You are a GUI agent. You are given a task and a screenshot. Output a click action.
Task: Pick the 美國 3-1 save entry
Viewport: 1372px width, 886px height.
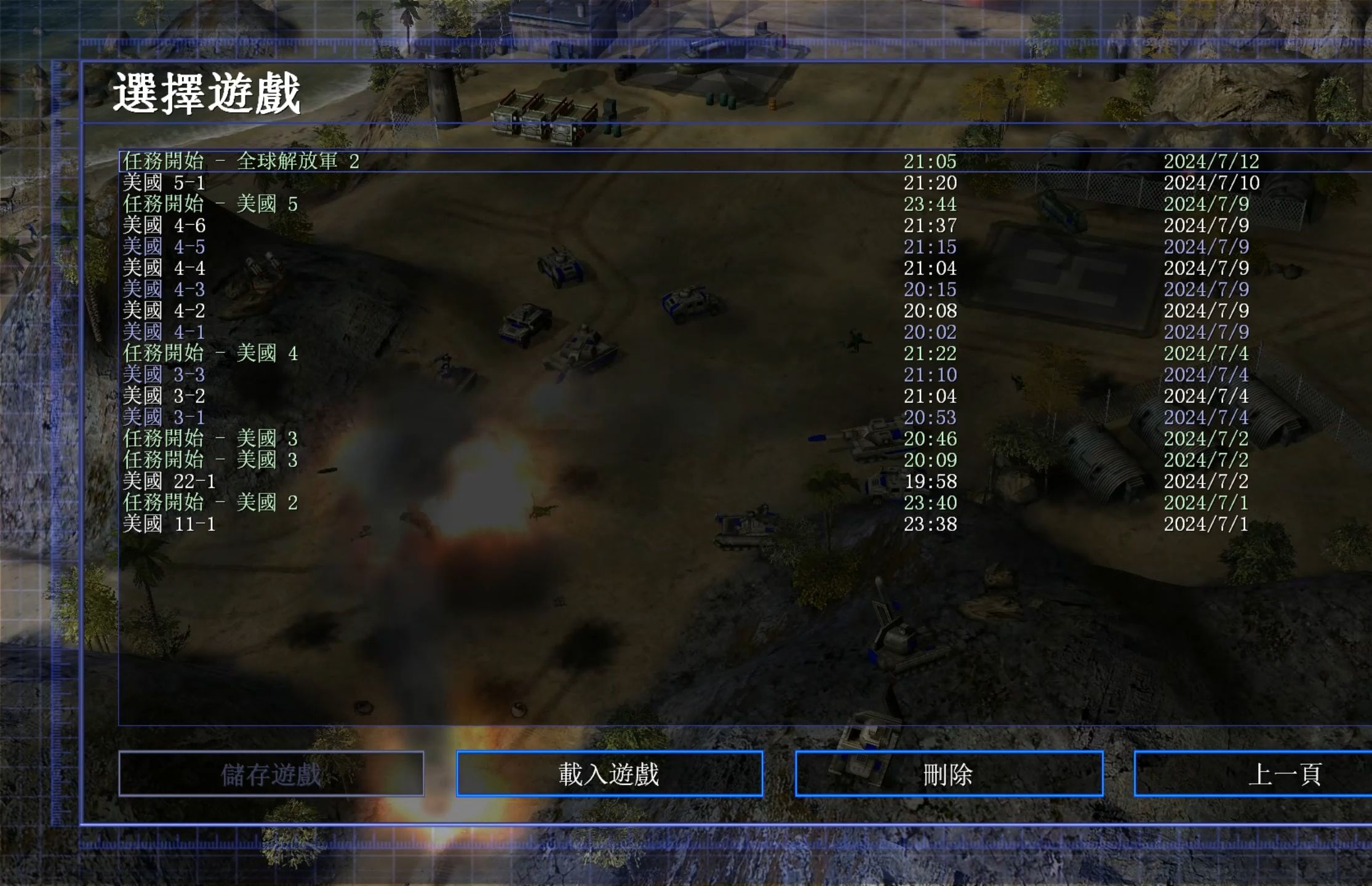164,417
